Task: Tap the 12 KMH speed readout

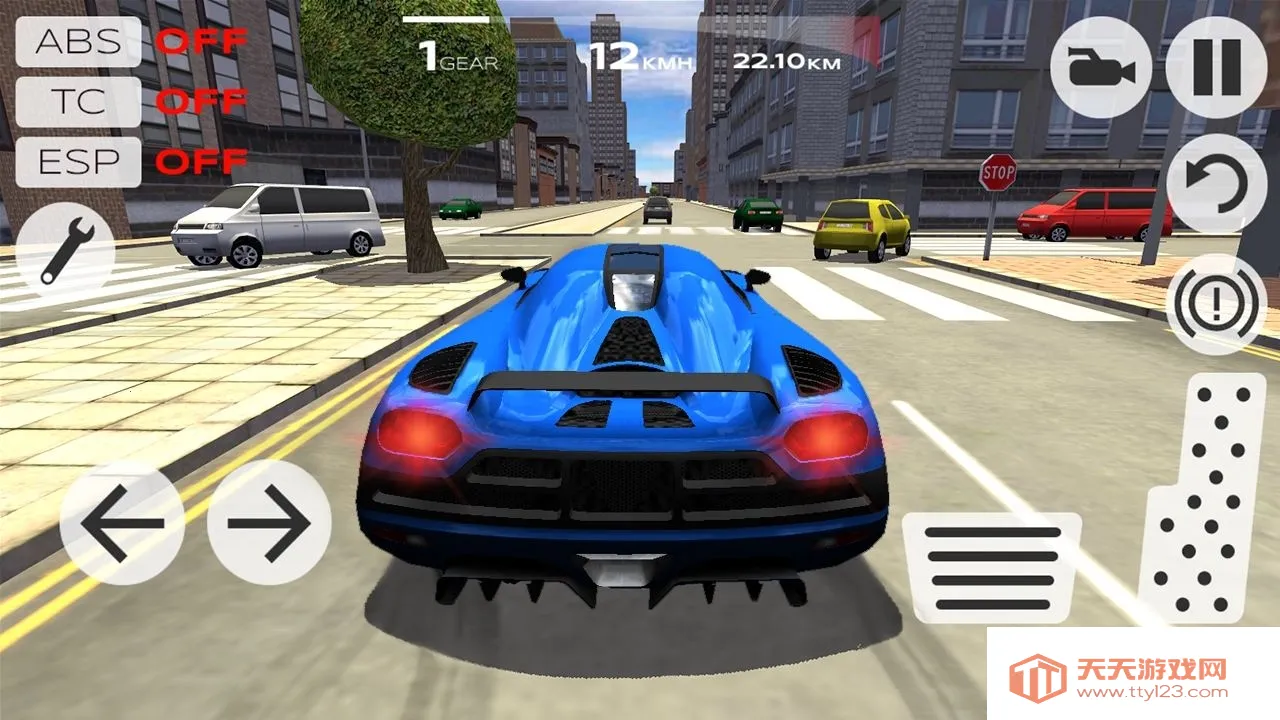Action: click(x=639, y=54)
